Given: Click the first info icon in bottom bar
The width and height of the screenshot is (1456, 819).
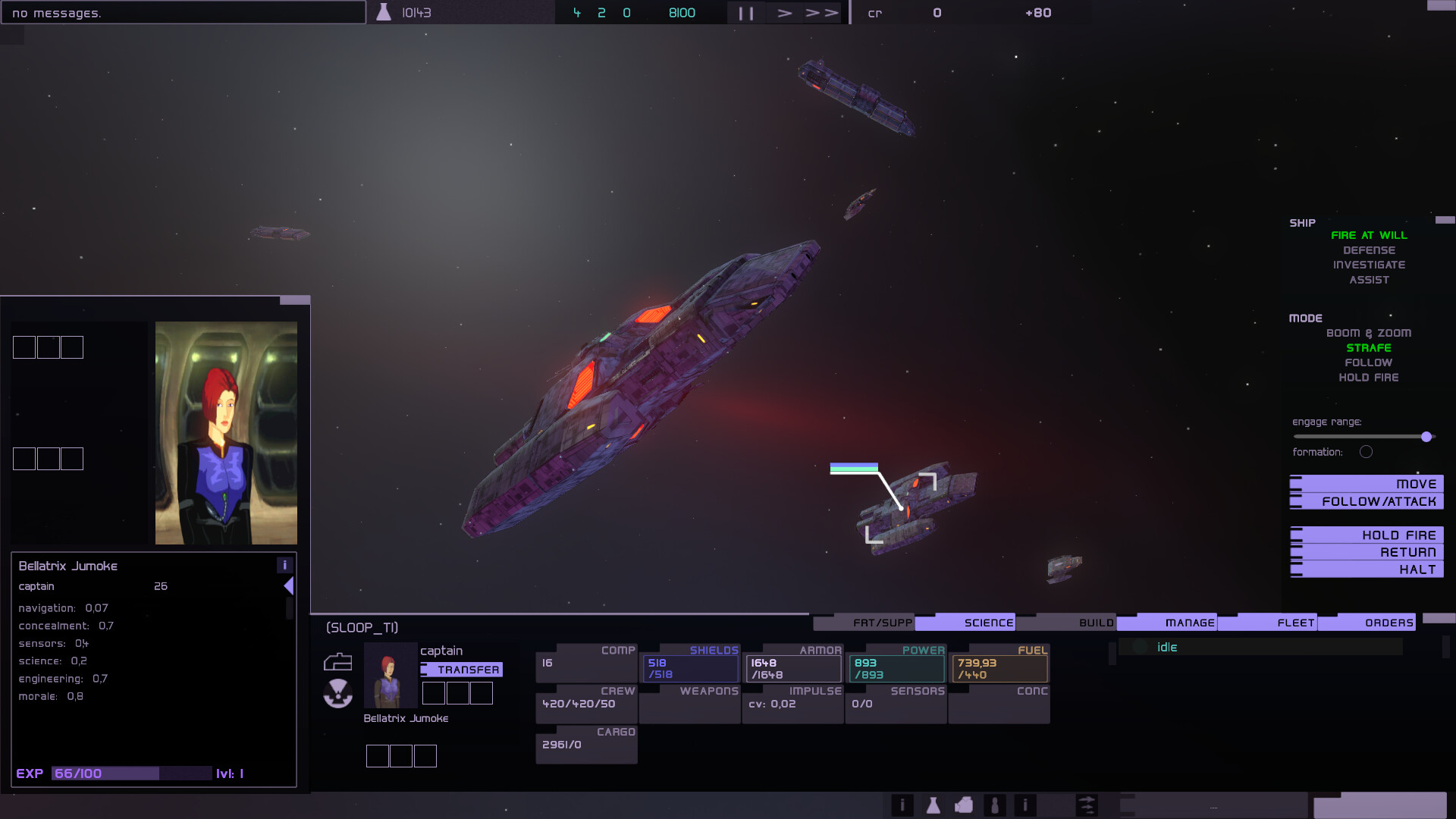Looking at the screenshot, I should pos(902,805).
